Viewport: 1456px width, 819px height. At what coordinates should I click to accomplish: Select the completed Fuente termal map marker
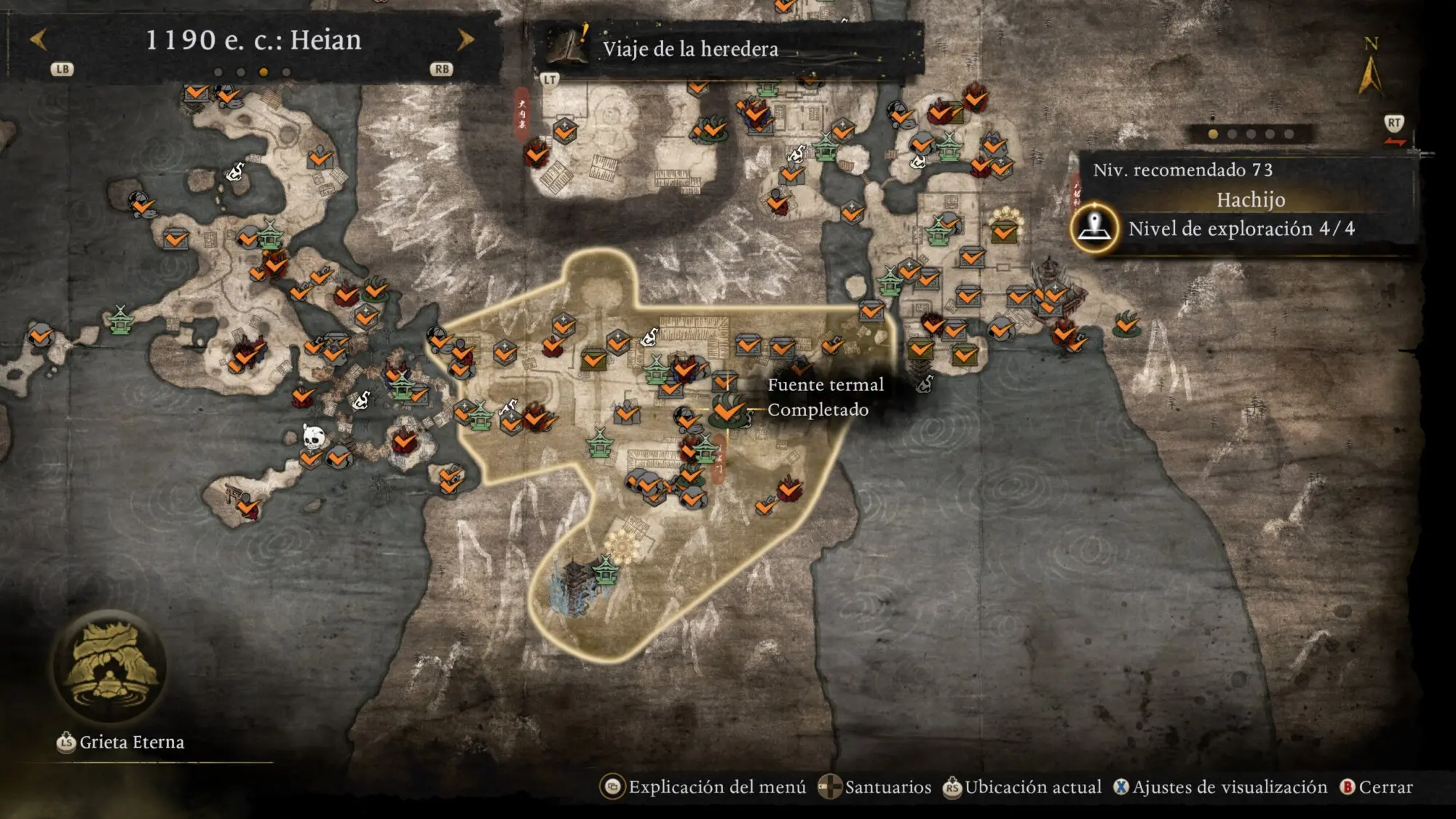click(x=727, y=411)
